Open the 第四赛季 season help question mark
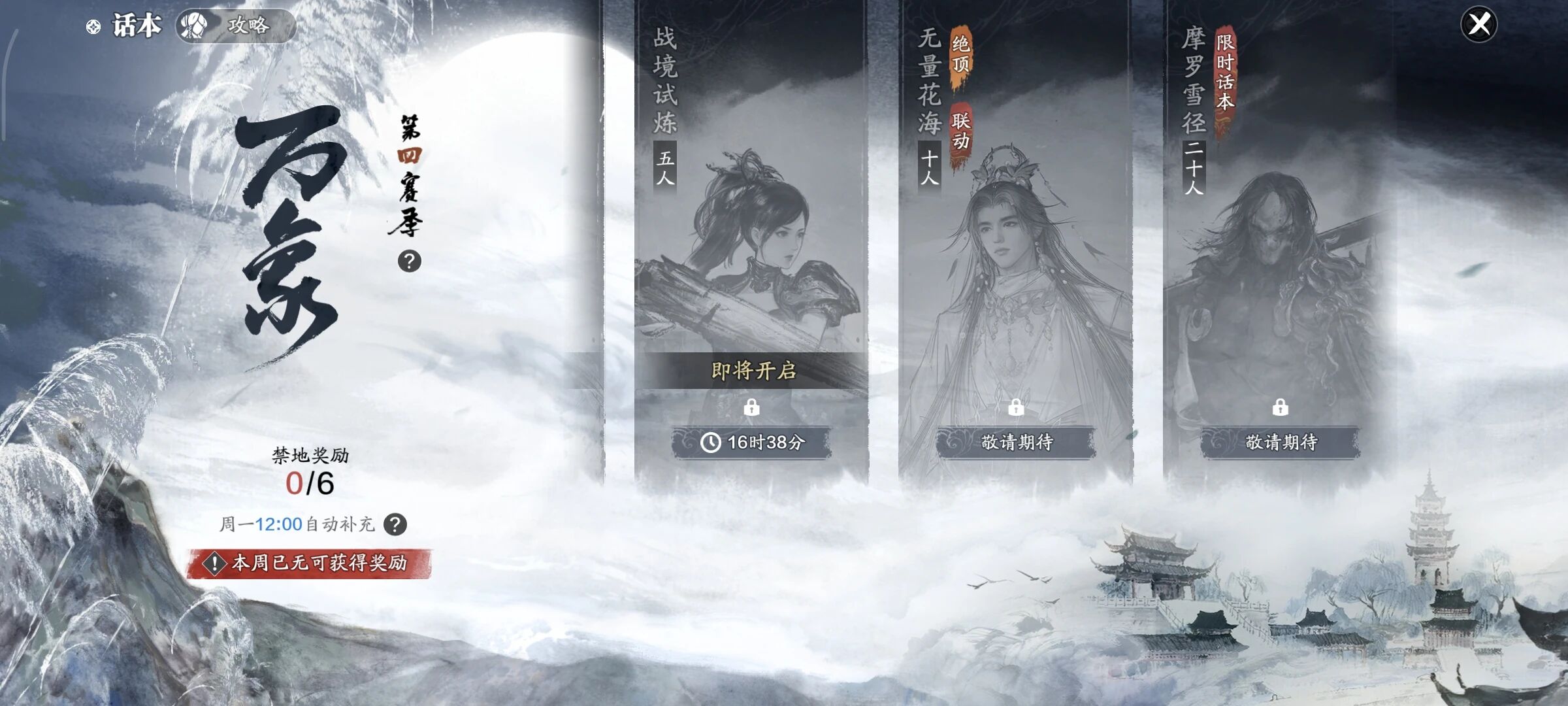The width and height of the screenshot is (1568, 706). tap(410, 261)
